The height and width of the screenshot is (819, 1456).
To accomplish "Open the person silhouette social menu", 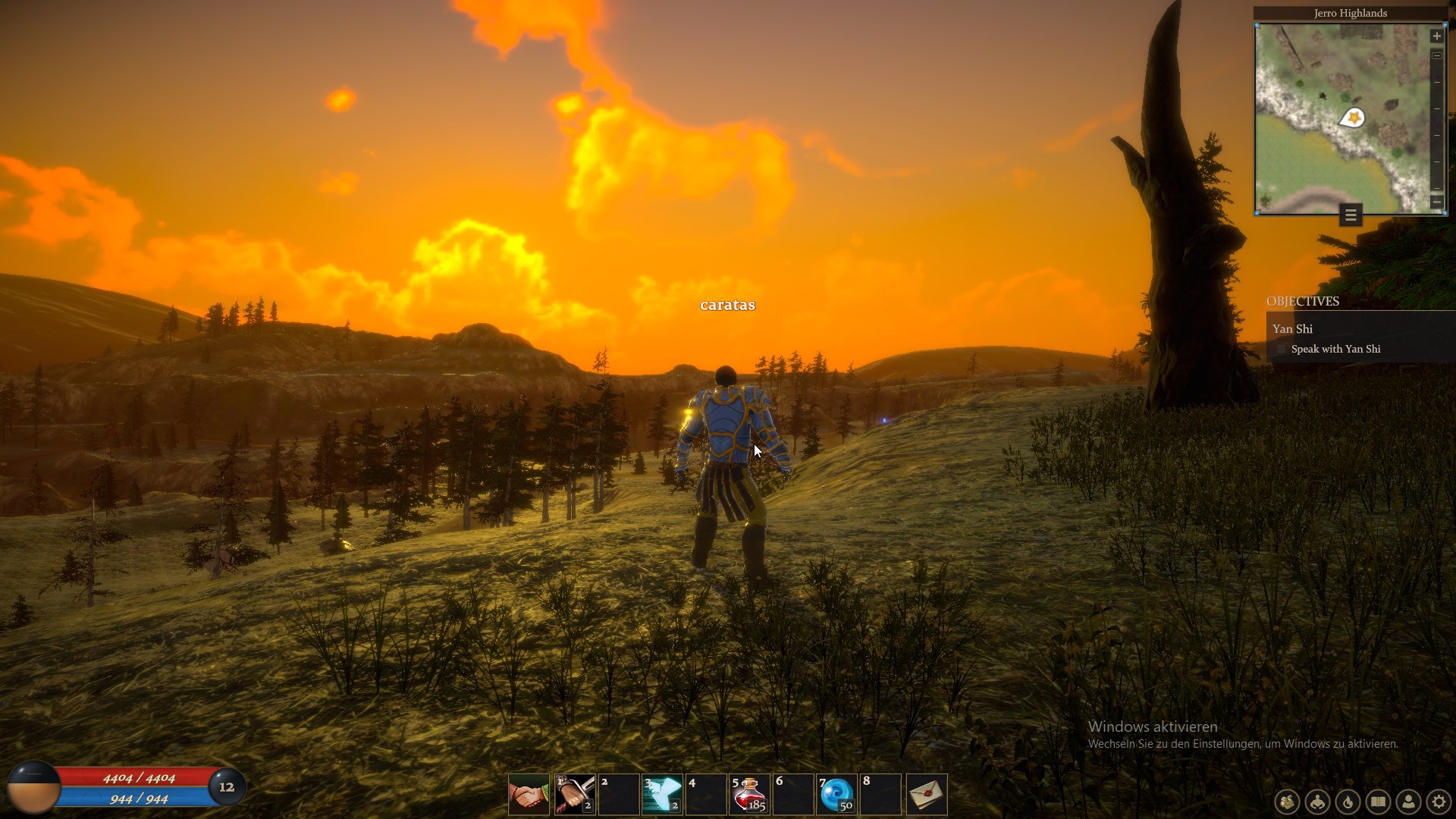I will pyautogui.click(x=1409, y=802).
